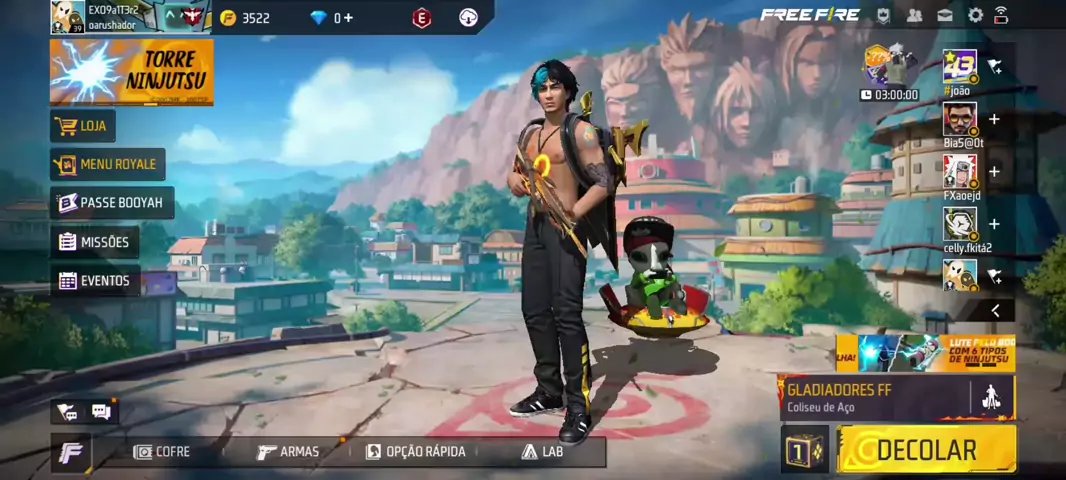Open the friends list icon

914,15
